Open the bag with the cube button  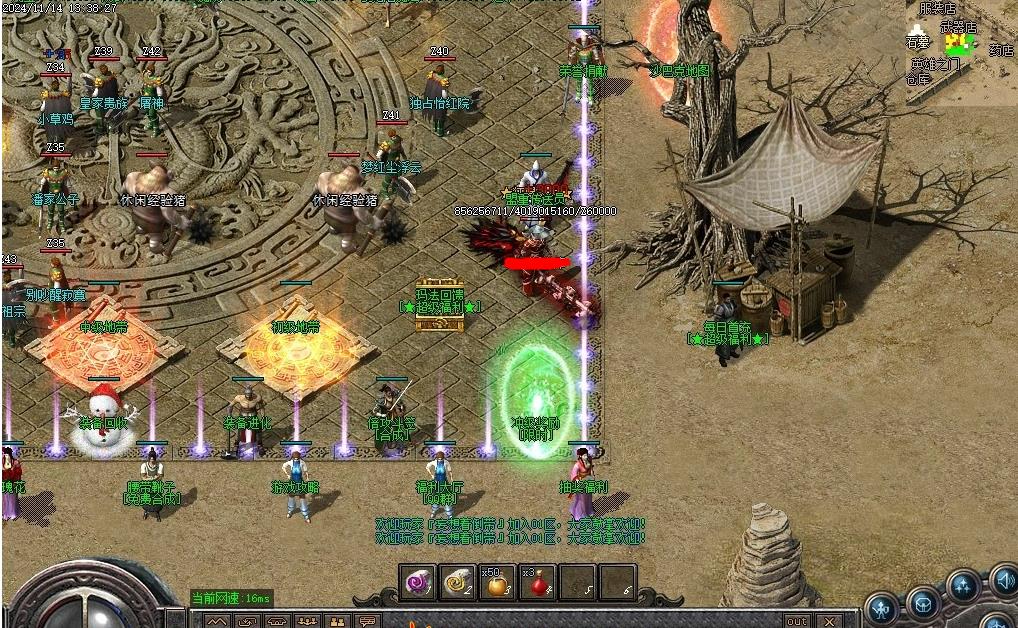923,603
